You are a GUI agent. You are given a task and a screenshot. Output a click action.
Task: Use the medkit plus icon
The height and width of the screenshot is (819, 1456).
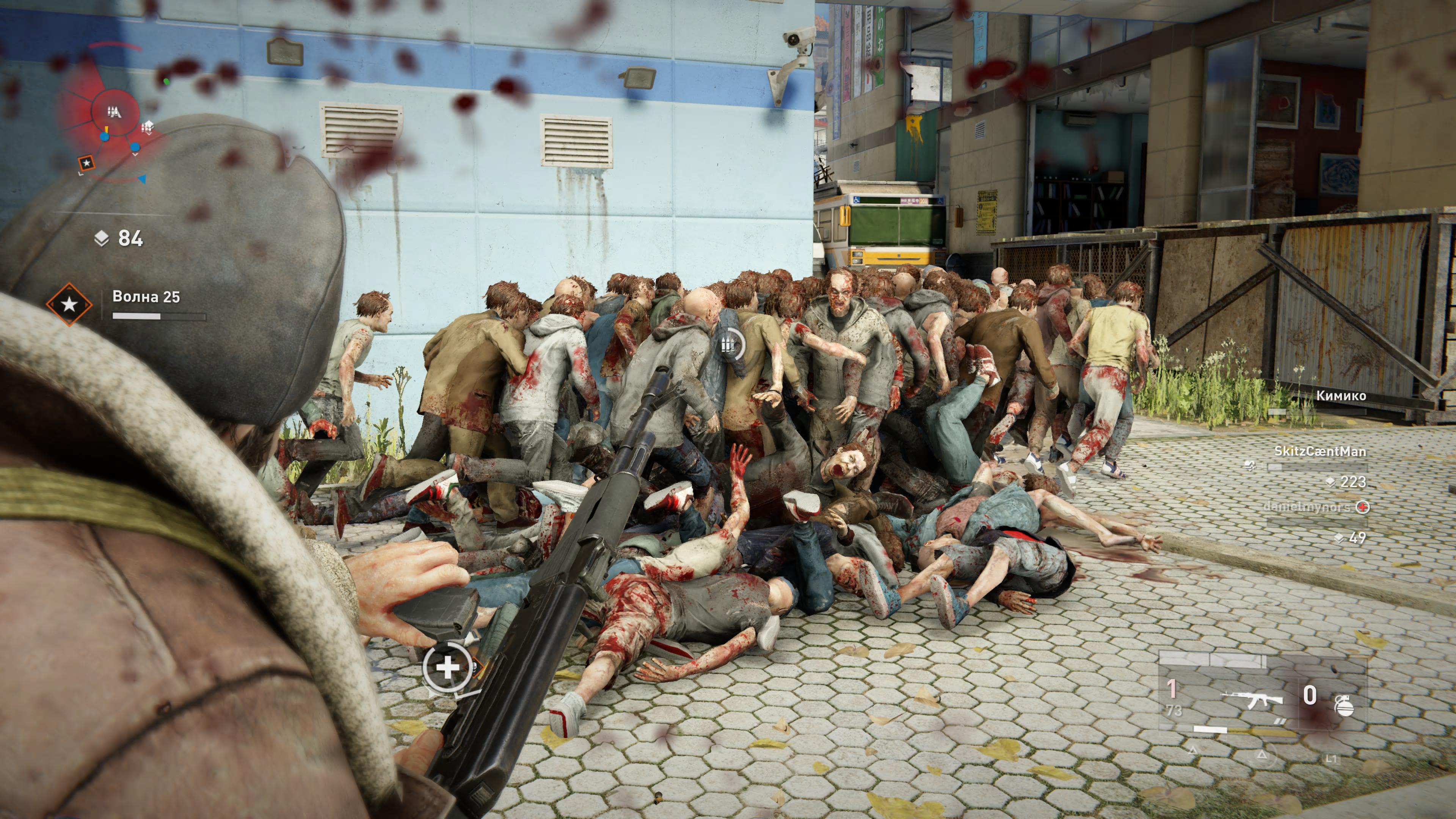click(448, 668)
